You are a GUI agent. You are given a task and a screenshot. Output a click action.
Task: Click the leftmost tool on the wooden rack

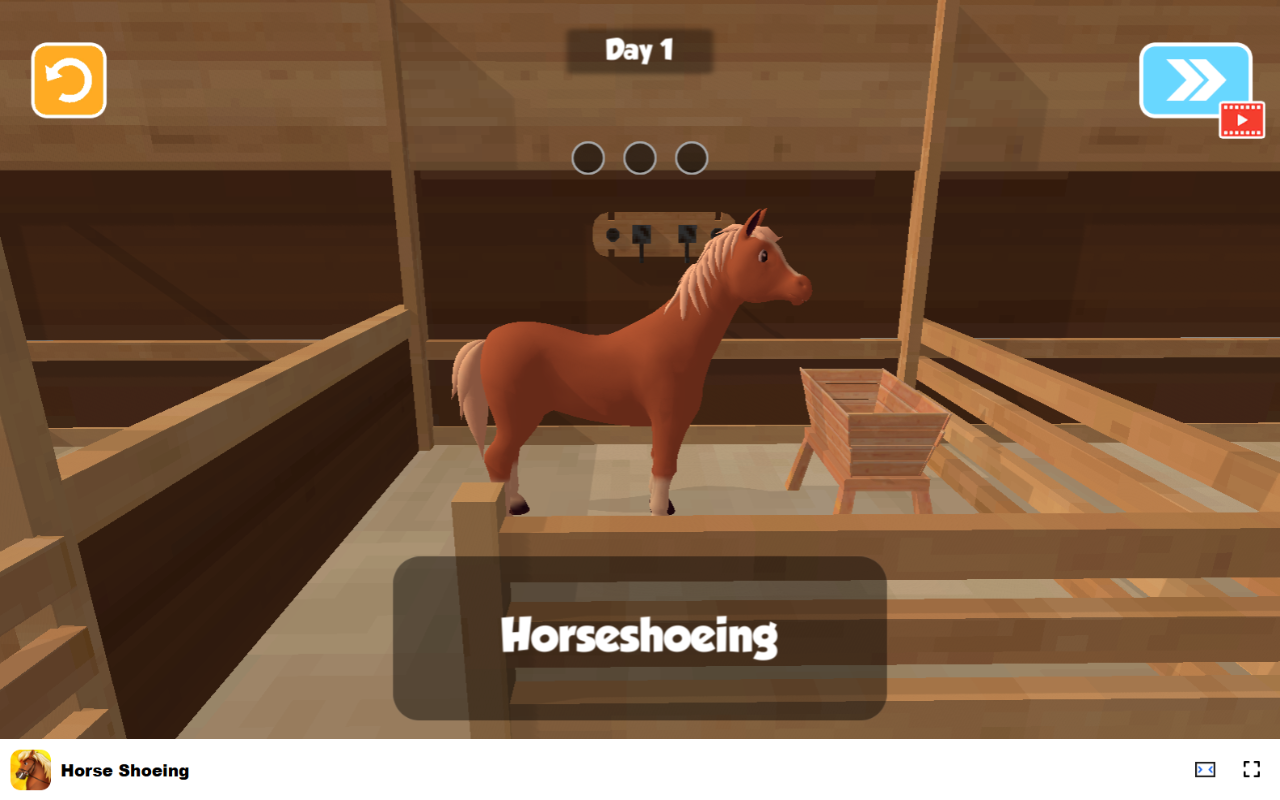click(613, 234)
